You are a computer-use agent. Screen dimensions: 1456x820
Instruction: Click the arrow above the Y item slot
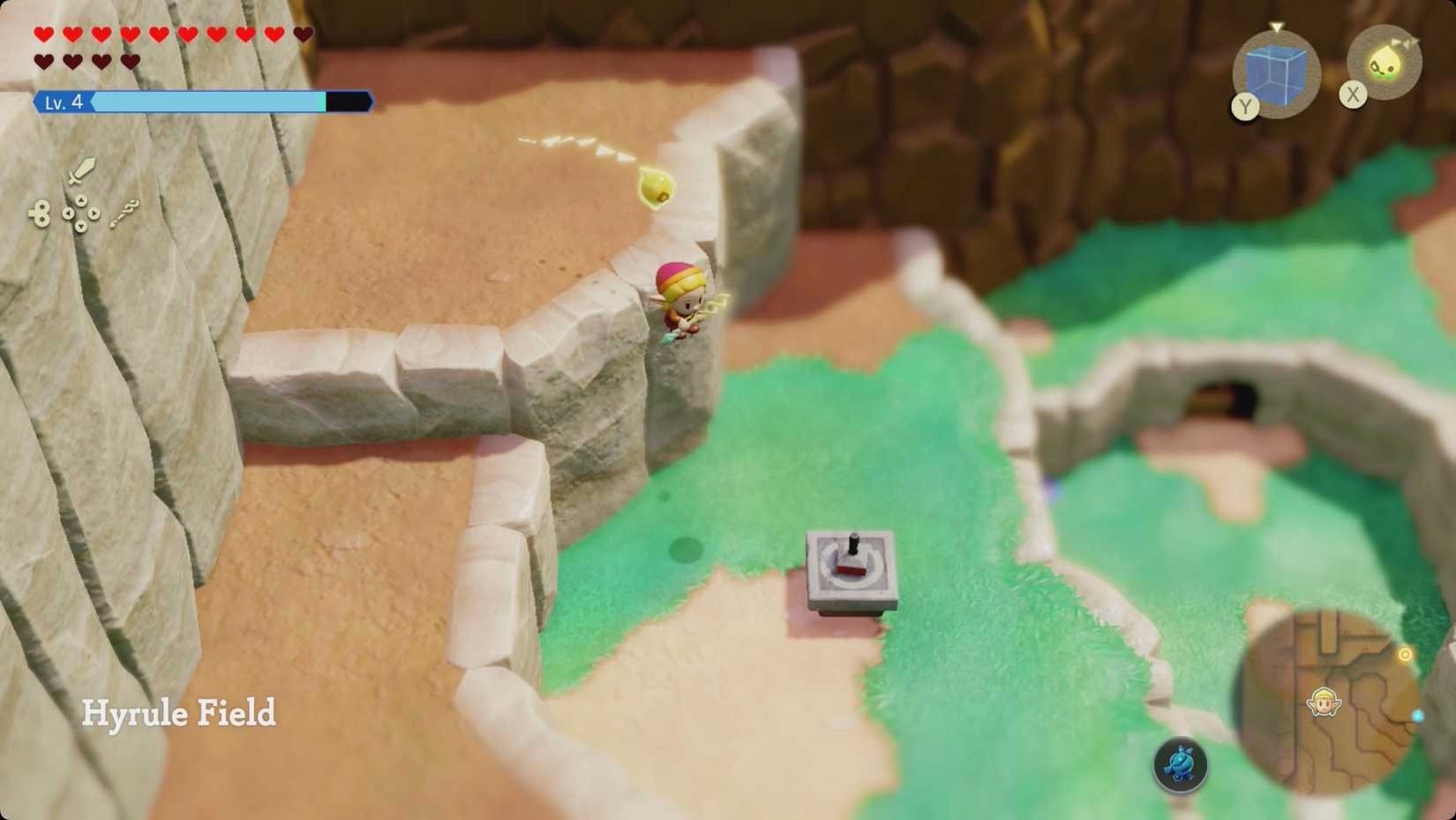1277,26
